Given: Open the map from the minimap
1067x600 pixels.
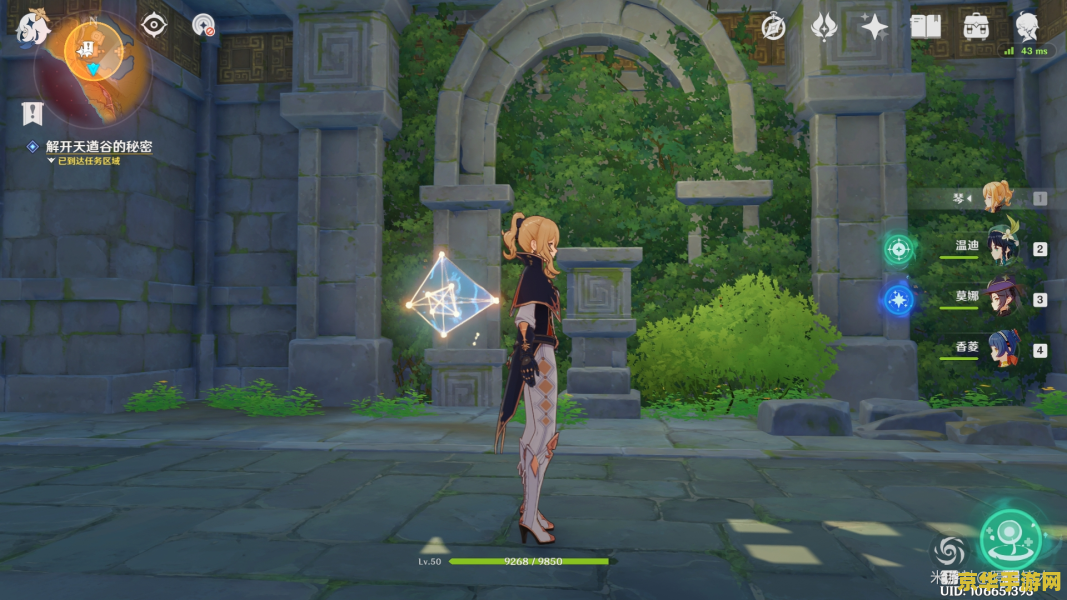Looking at the screenshot, I should [93, 52].
